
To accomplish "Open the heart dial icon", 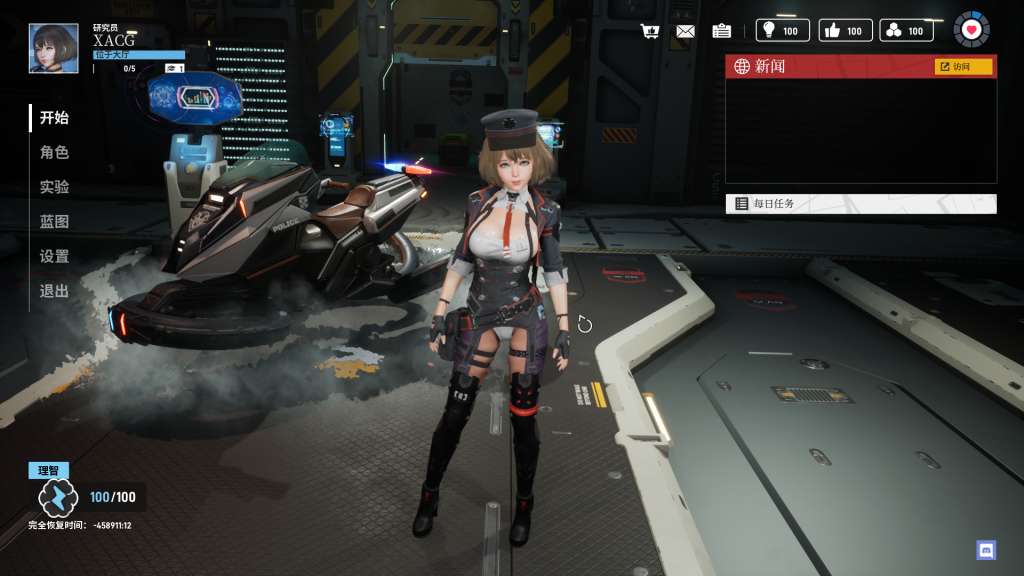I will [971, 30].
